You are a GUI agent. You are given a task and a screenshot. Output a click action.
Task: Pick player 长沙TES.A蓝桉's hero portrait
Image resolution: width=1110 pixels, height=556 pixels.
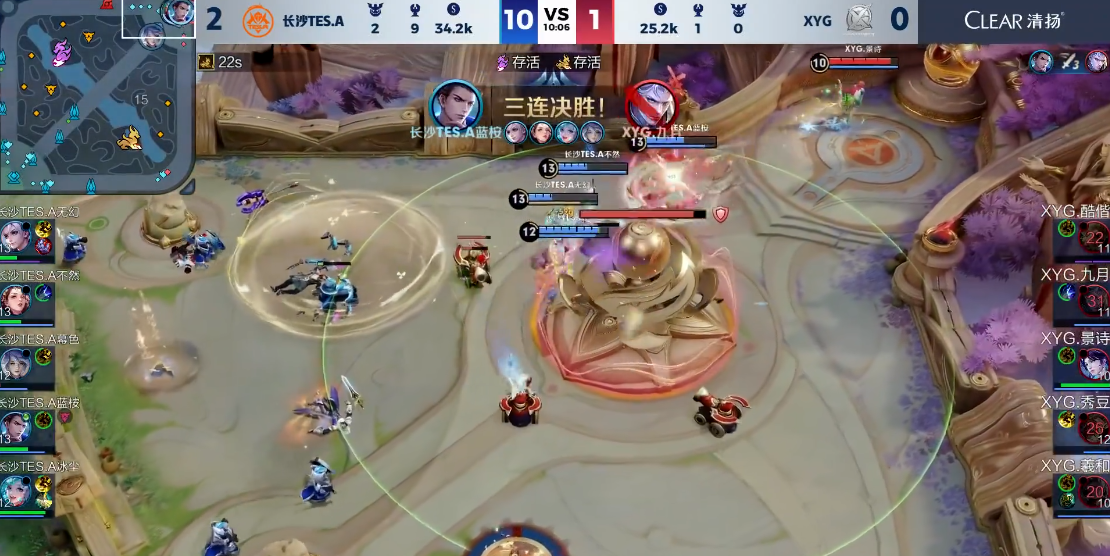15,427
